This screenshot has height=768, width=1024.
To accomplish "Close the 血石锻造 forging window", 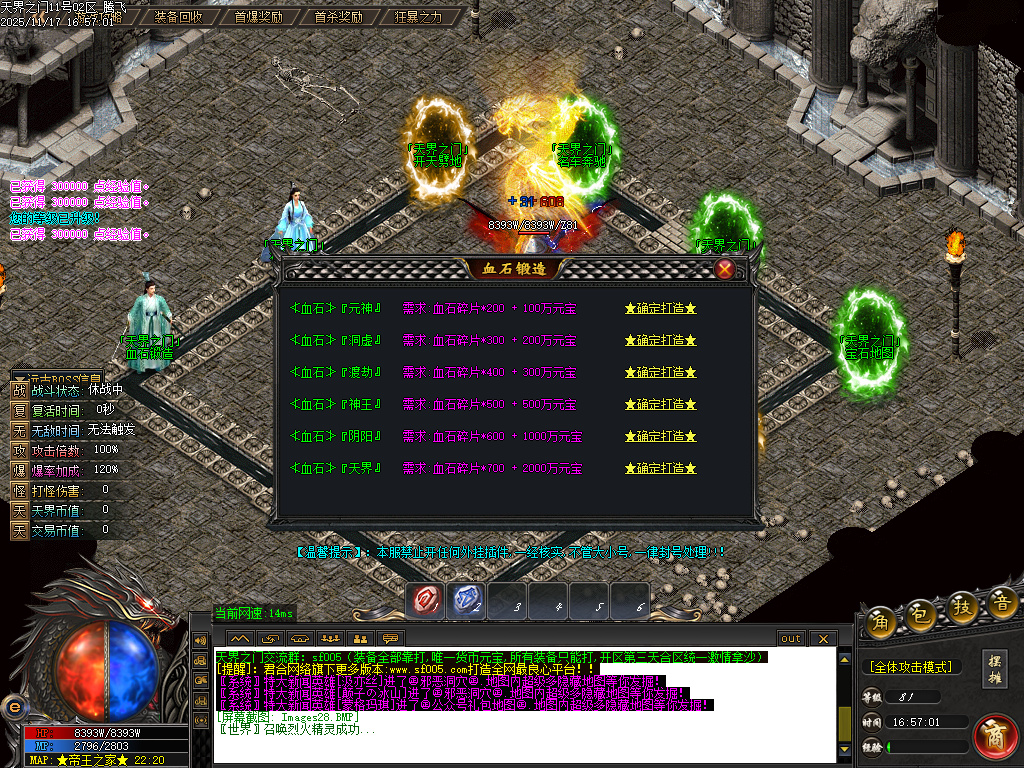I will pos(725,269).
